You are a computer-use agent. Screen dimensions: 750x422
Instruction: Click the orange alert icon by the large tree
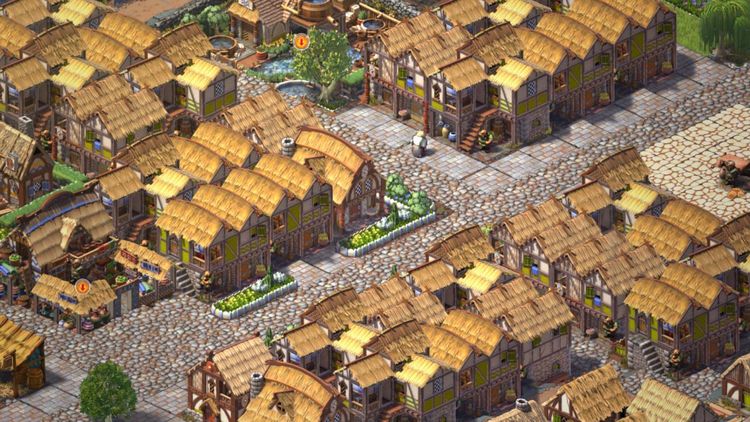301,42
